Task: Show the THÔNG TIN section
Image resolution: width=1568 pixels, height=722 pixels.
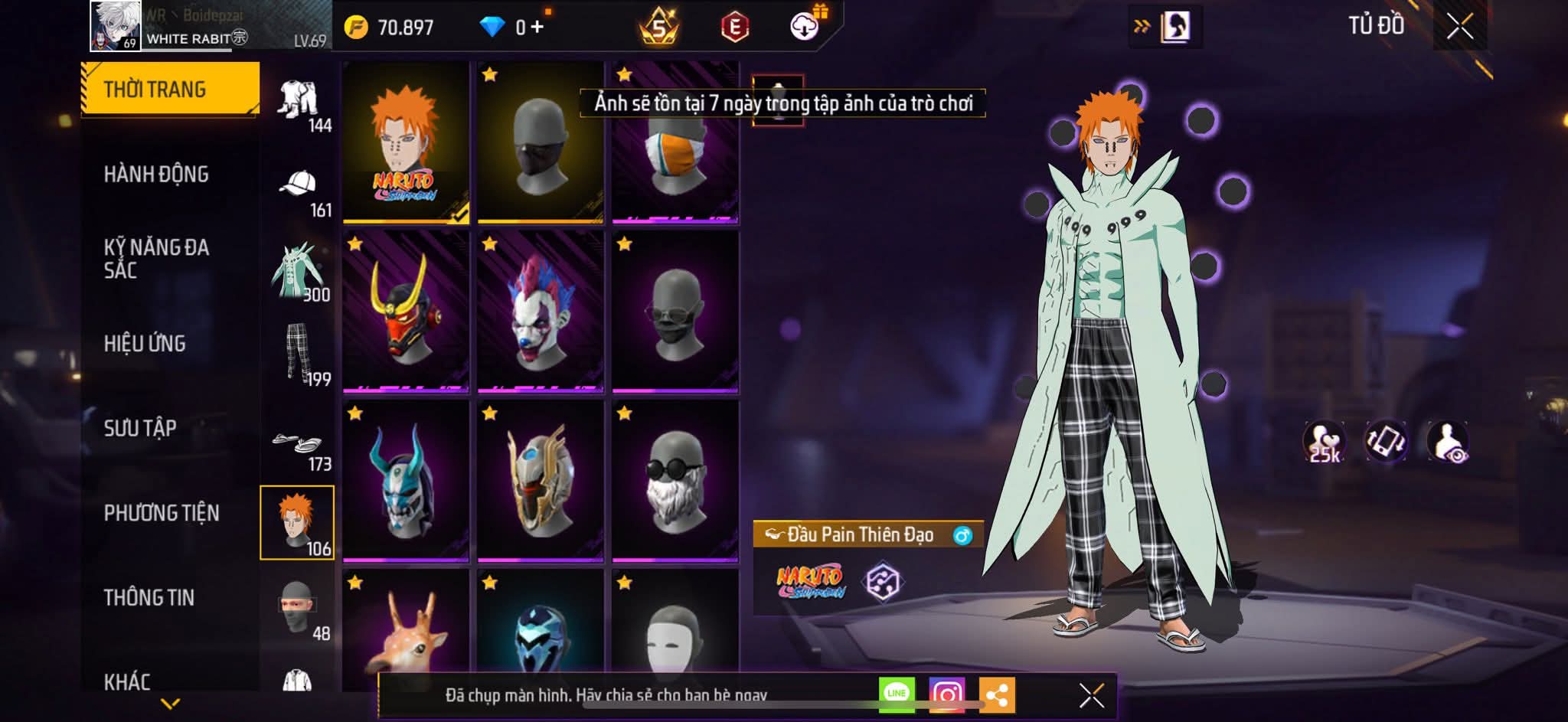Action: coord(149,597)
